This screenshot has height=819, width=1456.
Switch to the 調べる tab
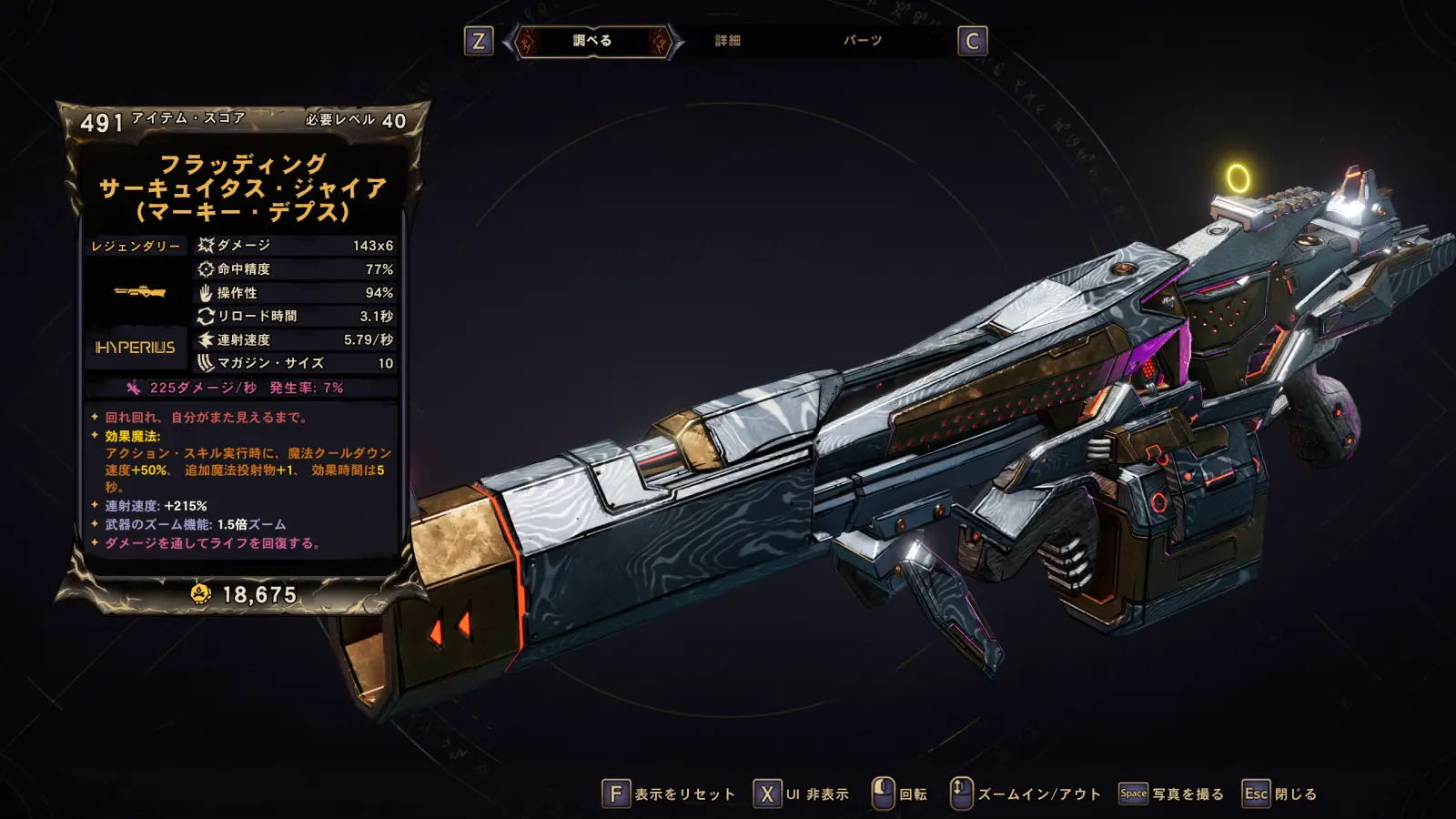pyautogui.click(x=592, y=41)
